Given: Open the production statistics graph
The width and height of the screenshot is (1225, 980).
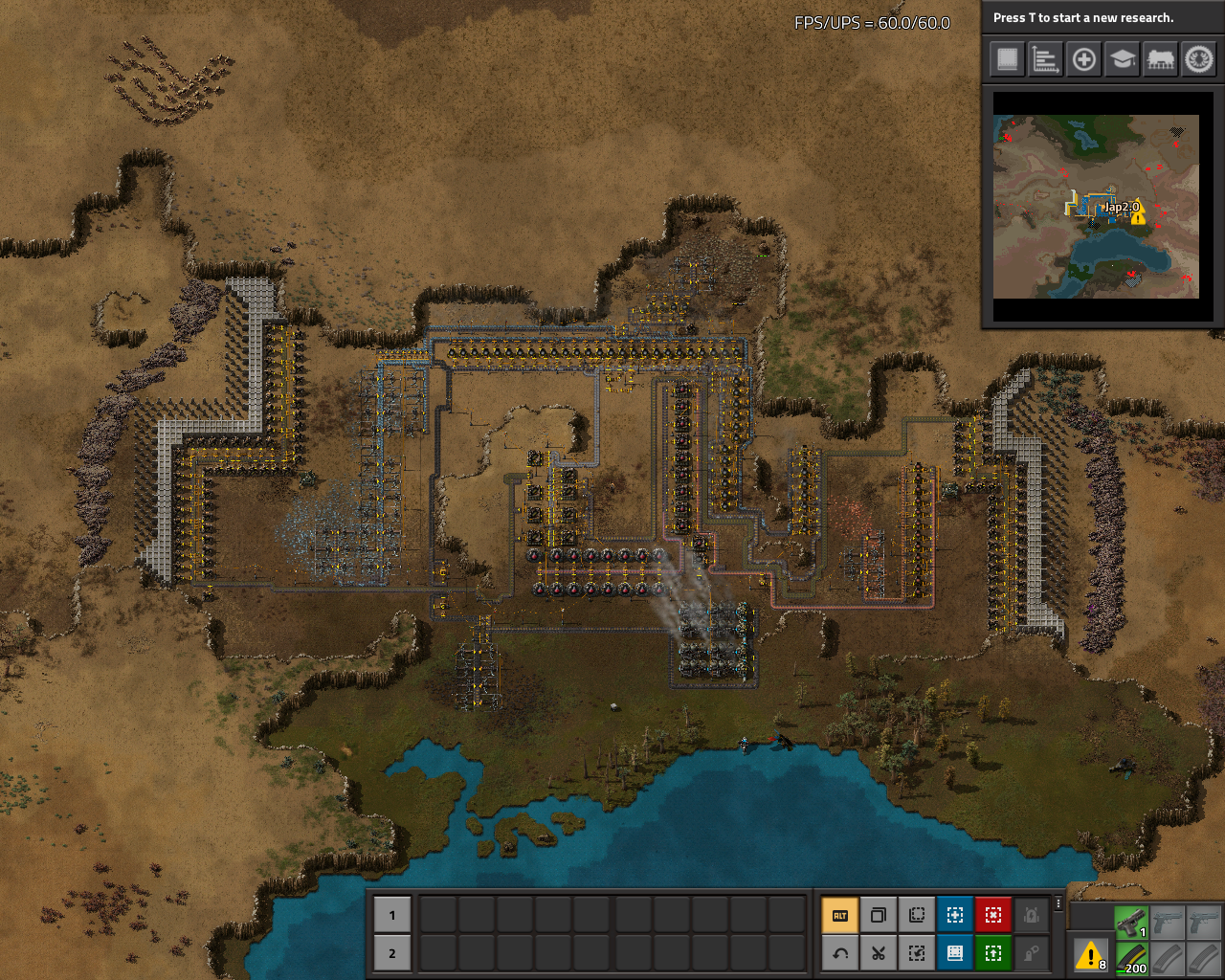Looking at the screenshot, I should 1045,59.
